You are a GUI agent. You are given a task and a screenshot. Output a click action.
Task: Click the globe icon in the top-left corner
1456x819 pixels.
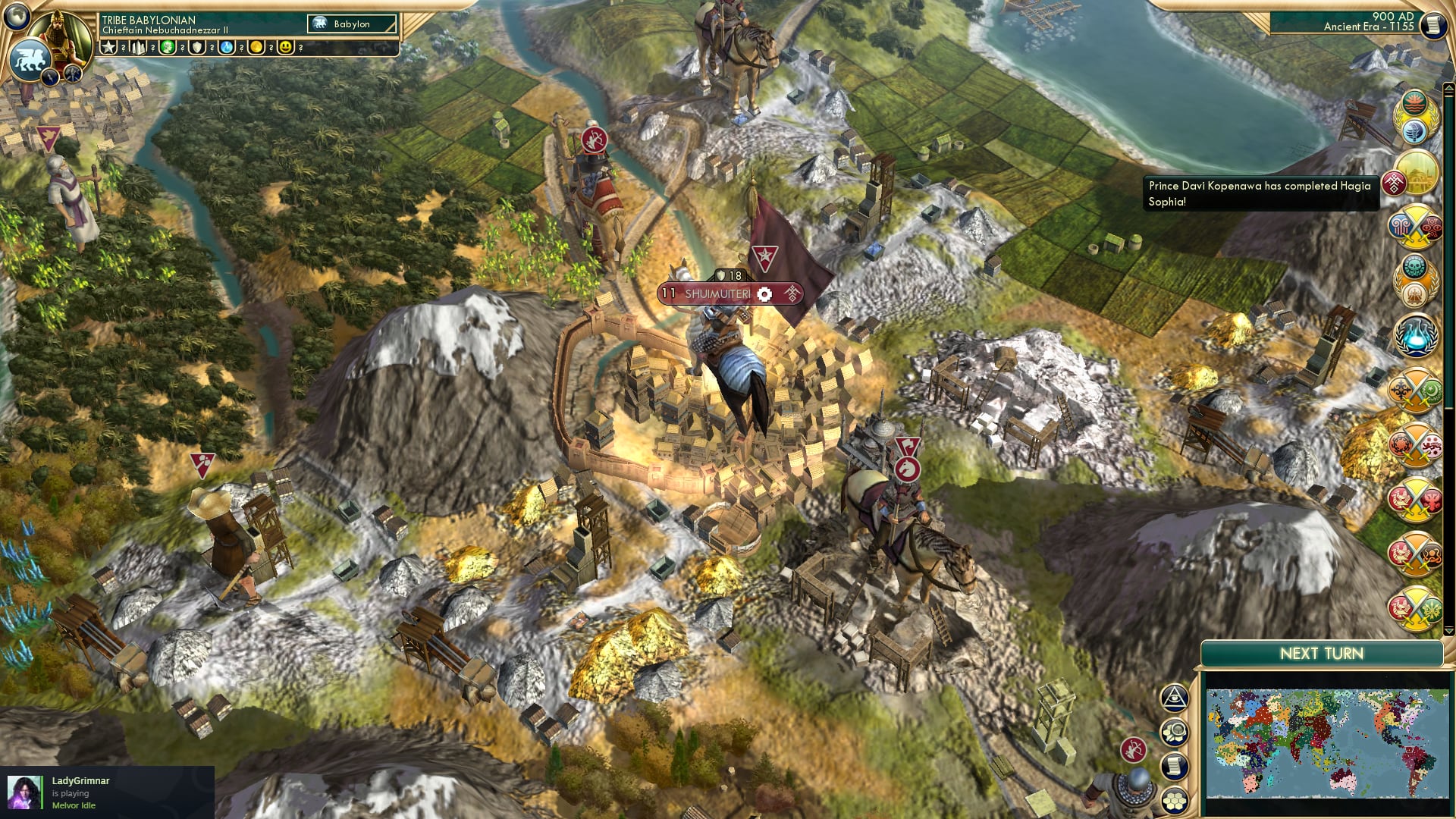pyautogui.click(x=17, y=15)
